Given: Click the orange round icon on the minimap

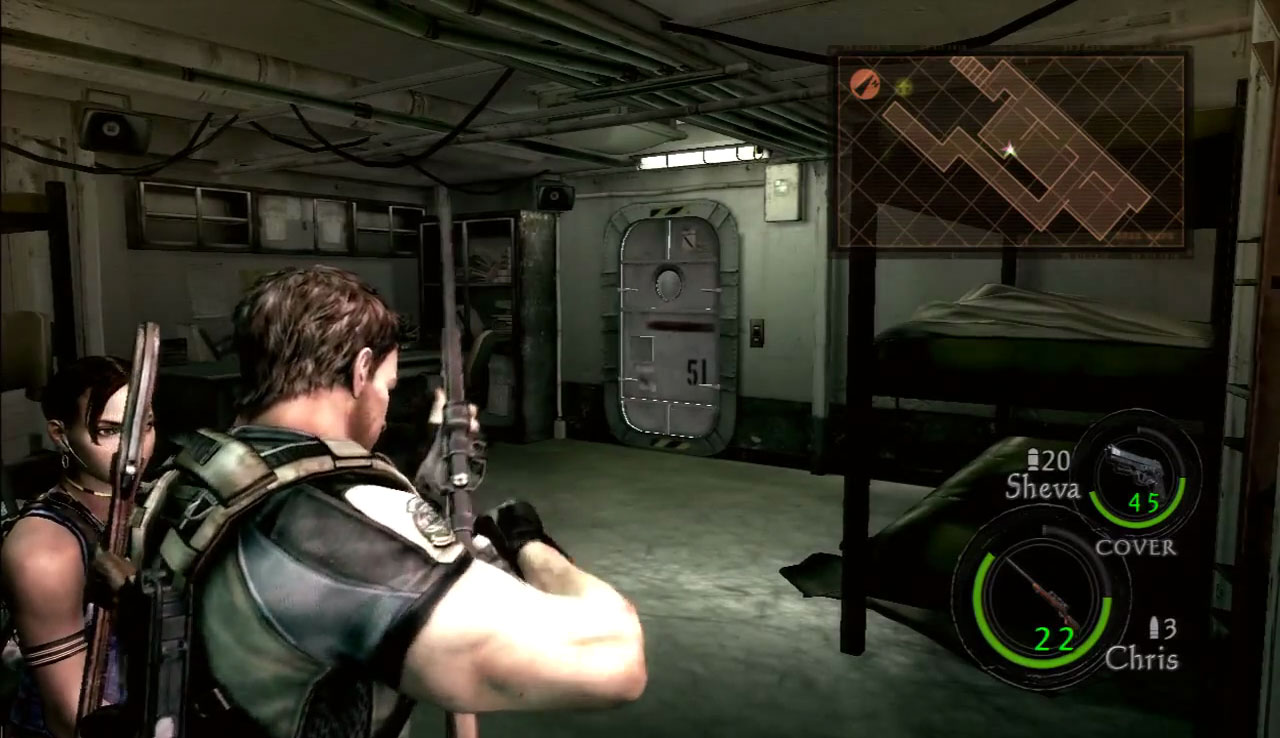Looking at the screenshot, I should click(x=865, y=85).
